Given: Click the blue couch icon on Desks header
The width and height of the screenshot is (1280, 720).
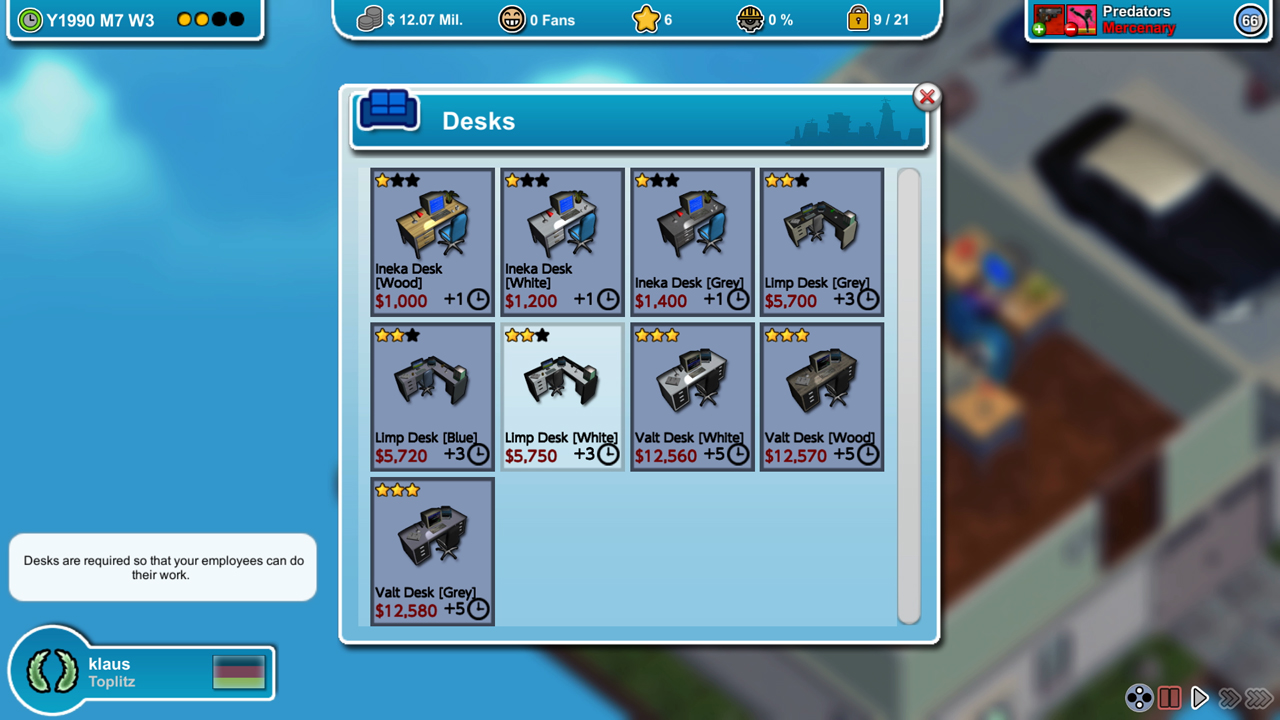Looking at the screenshot, I should pyautogui.click(x=389, y=111).
